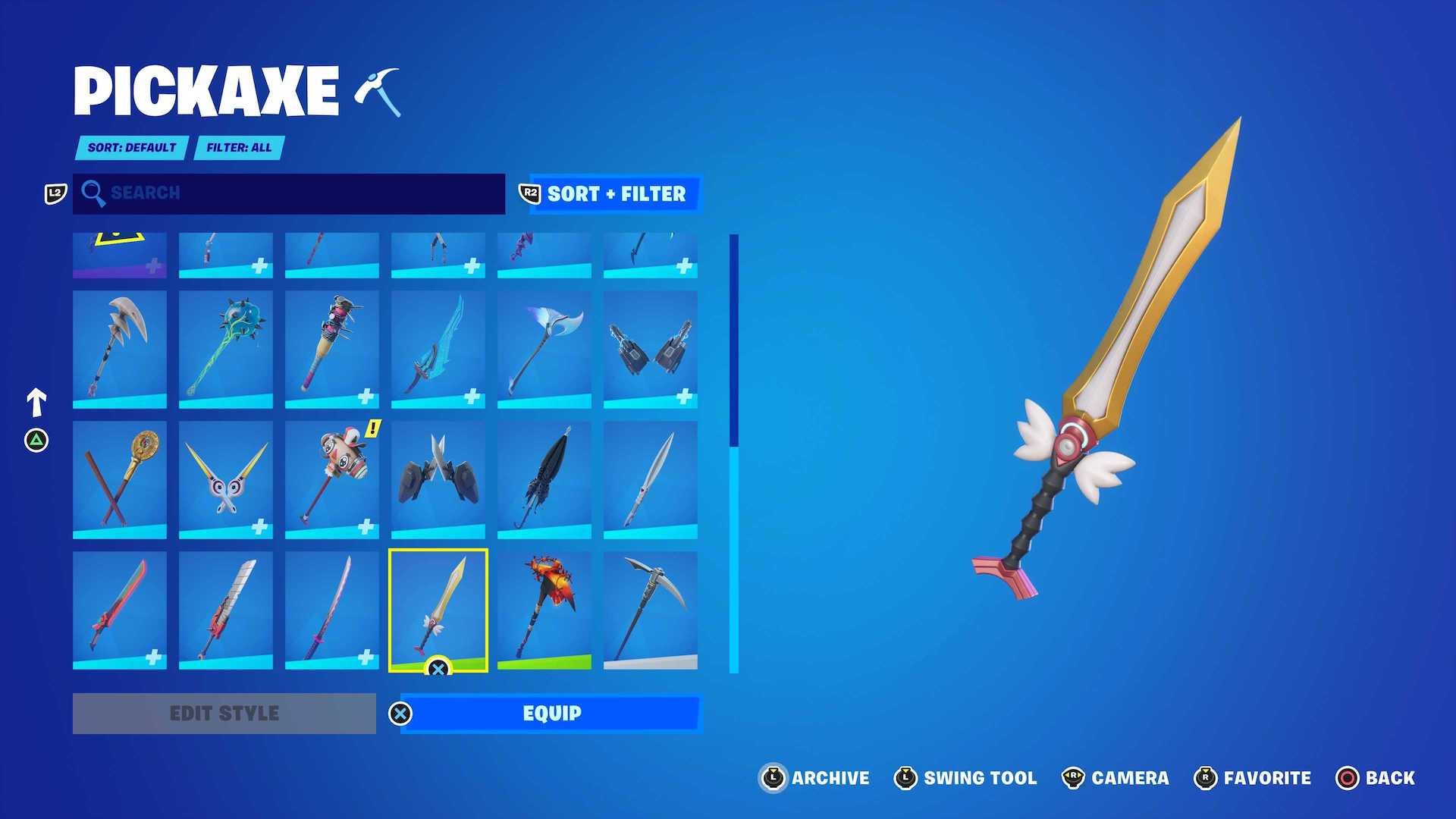The width and height of the screenshot is (1456, 819).
Task: Click the green triangle icon below the up arrow
Action: [36, 438]
